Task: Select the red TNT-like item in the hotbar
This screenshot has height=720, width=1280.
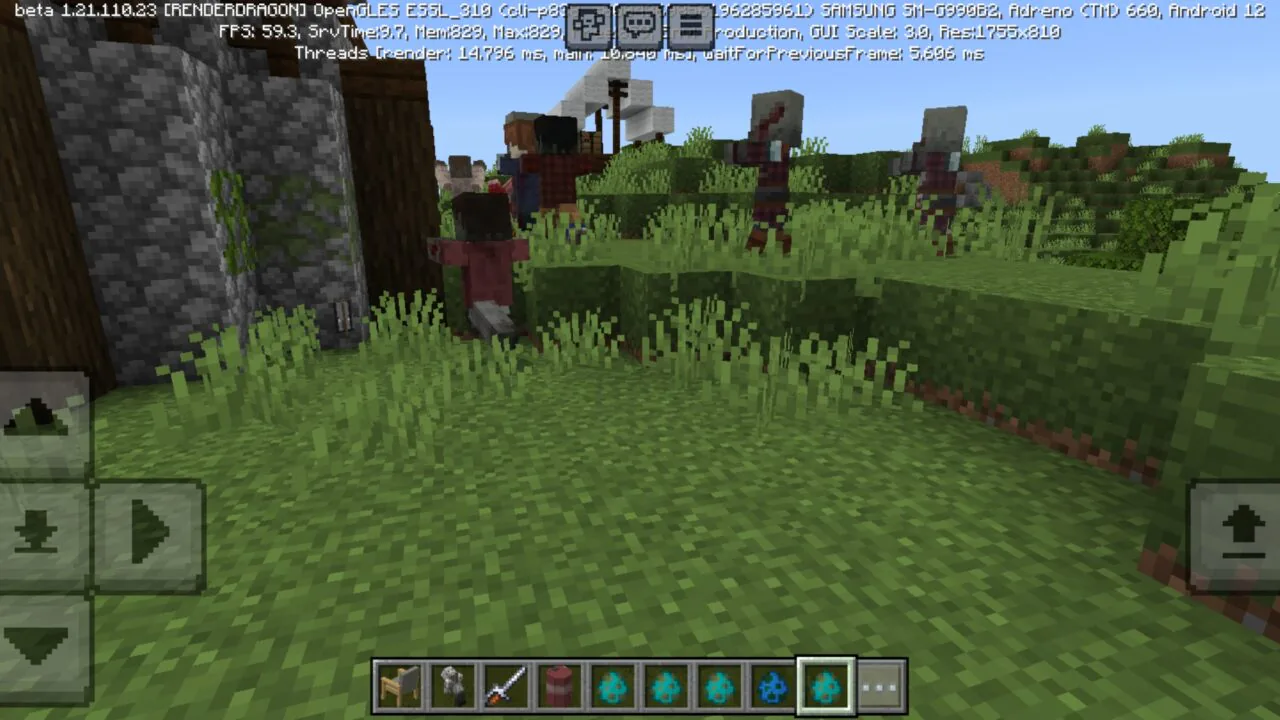Action: 558,685
